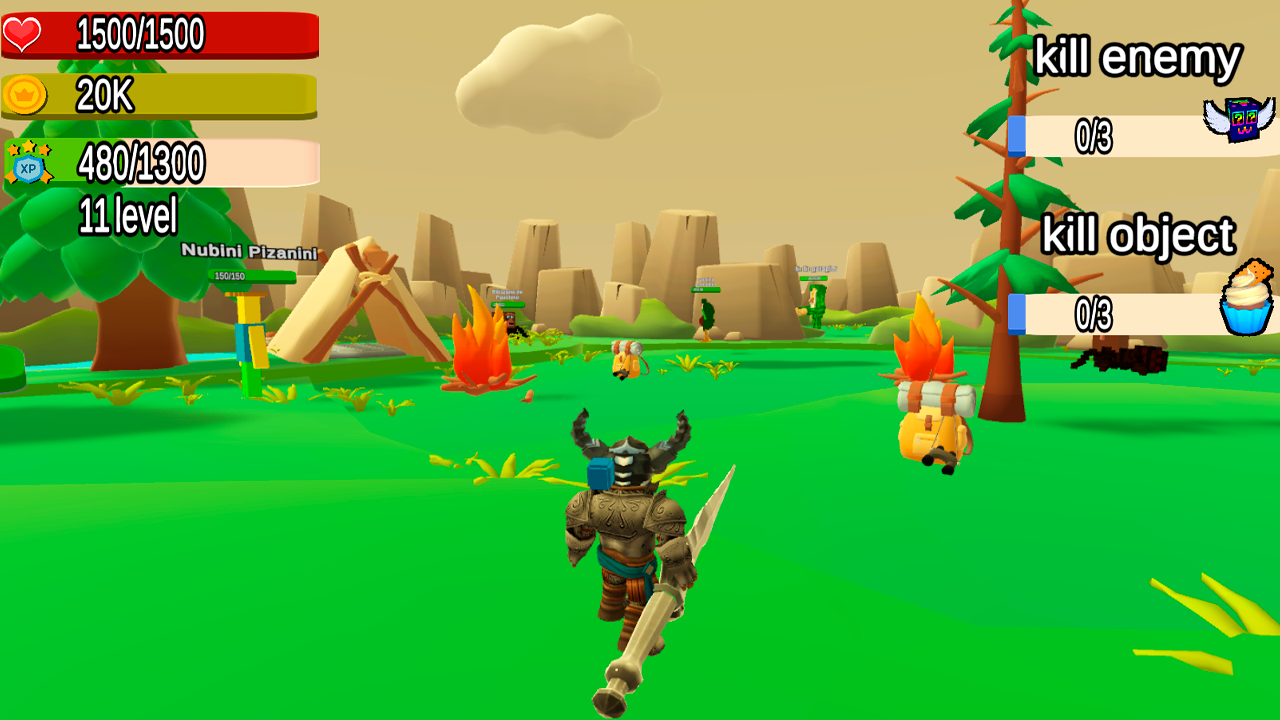Select the kill enemy quest title

pyautogui.click(x=1138, y=57)
